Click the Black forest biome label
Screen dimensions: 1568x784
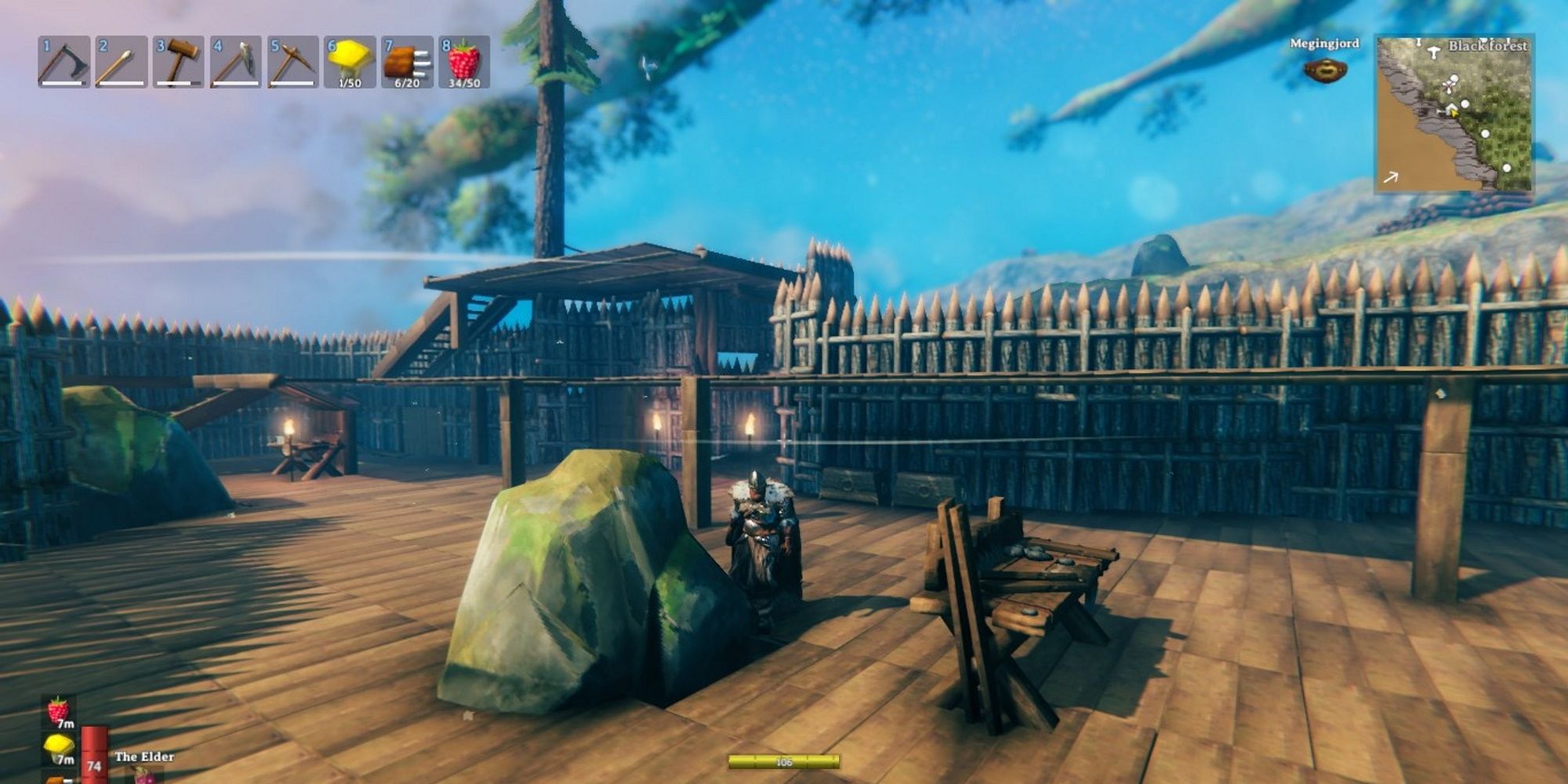click(x=1487, y=46)
